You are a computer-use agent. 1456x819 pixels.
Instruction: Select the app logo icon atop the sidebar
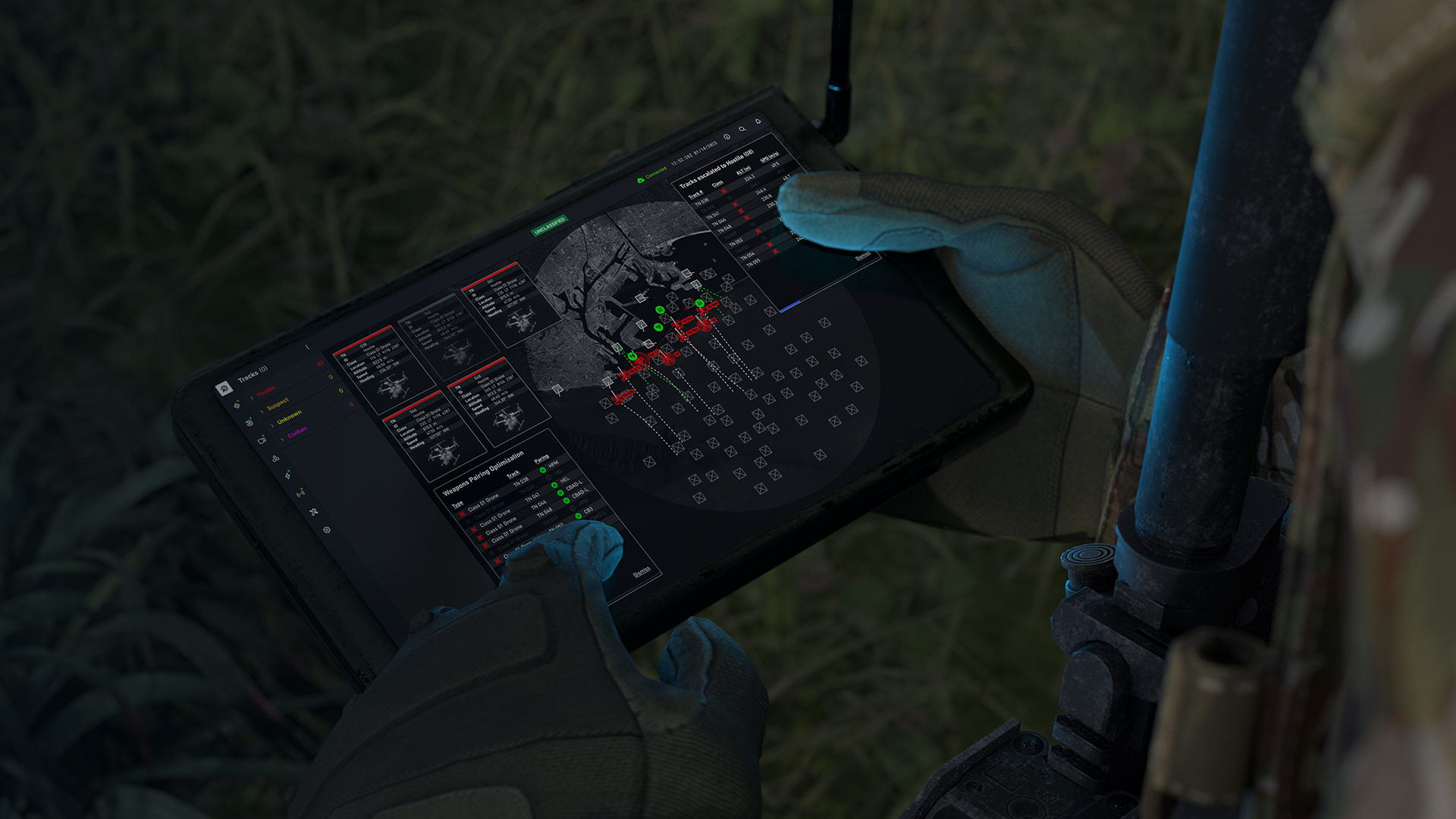pos(224,389)
